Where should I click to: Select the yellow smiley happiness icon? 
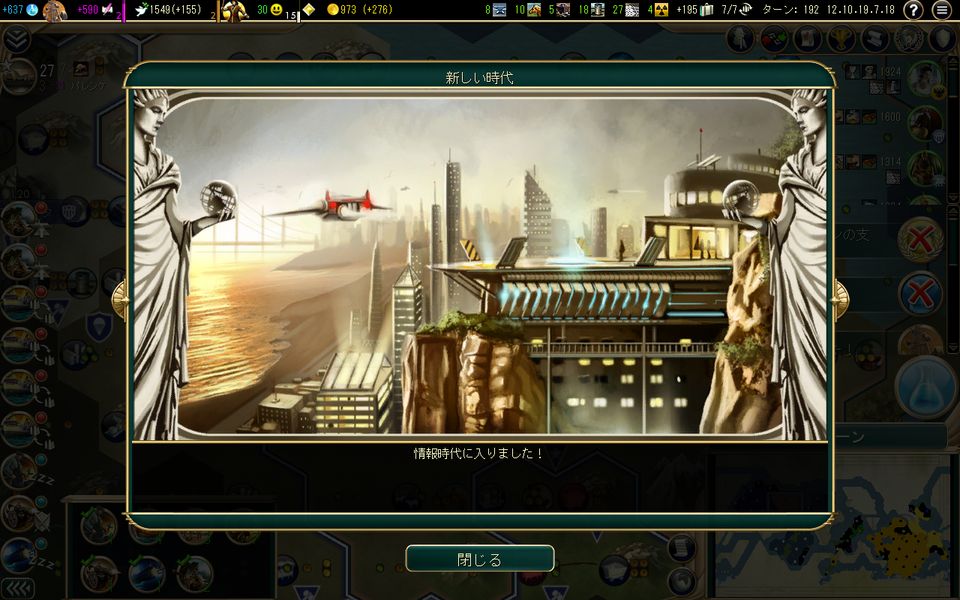click(x=276, y=10)
